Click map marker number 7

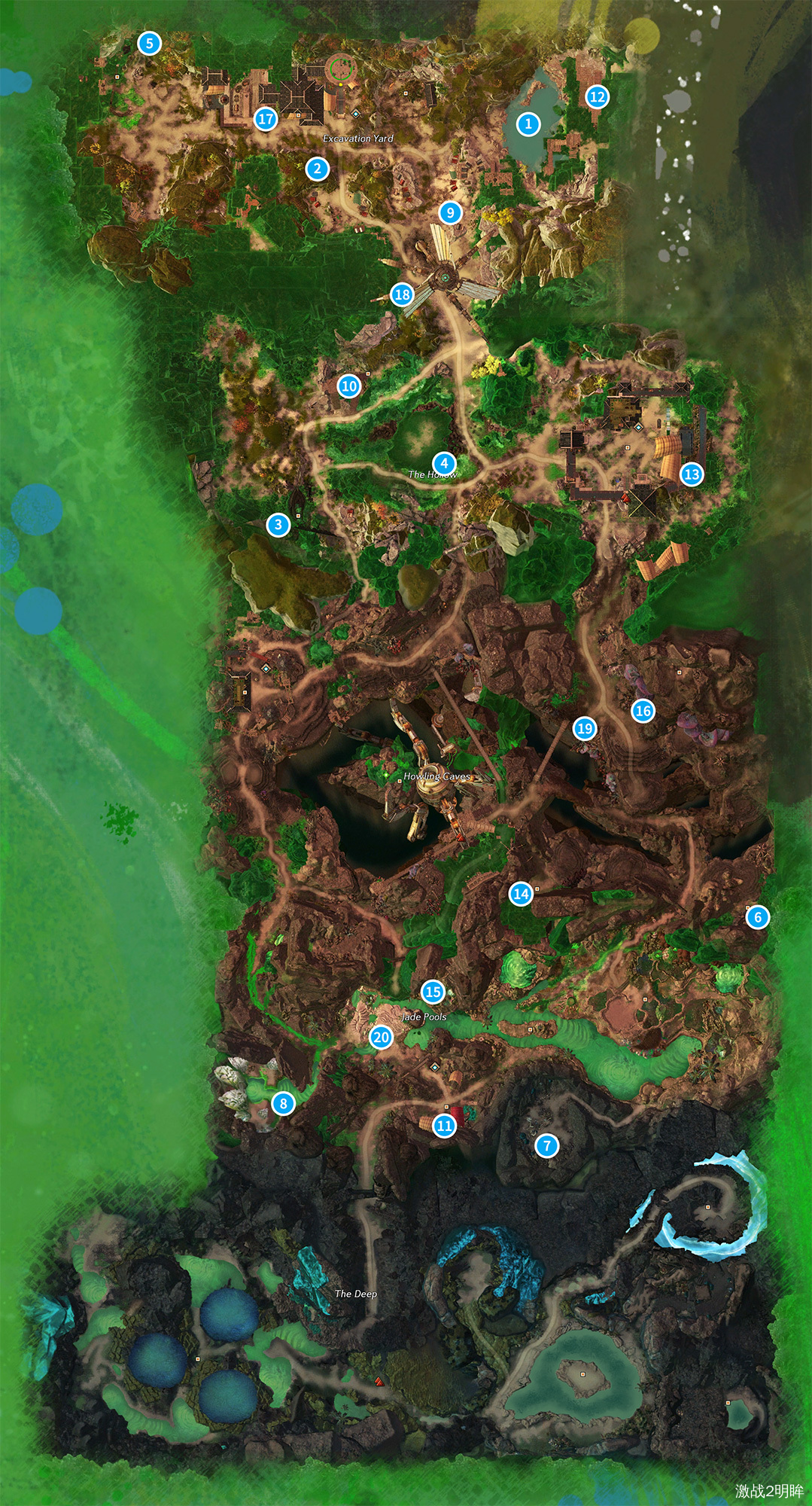click(x=547, y=1146)
